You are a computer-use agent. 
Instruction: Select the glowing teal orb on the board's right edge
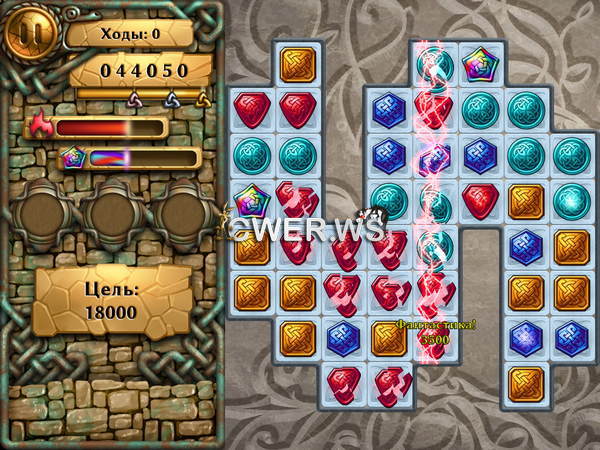click(x=572, y=200)
